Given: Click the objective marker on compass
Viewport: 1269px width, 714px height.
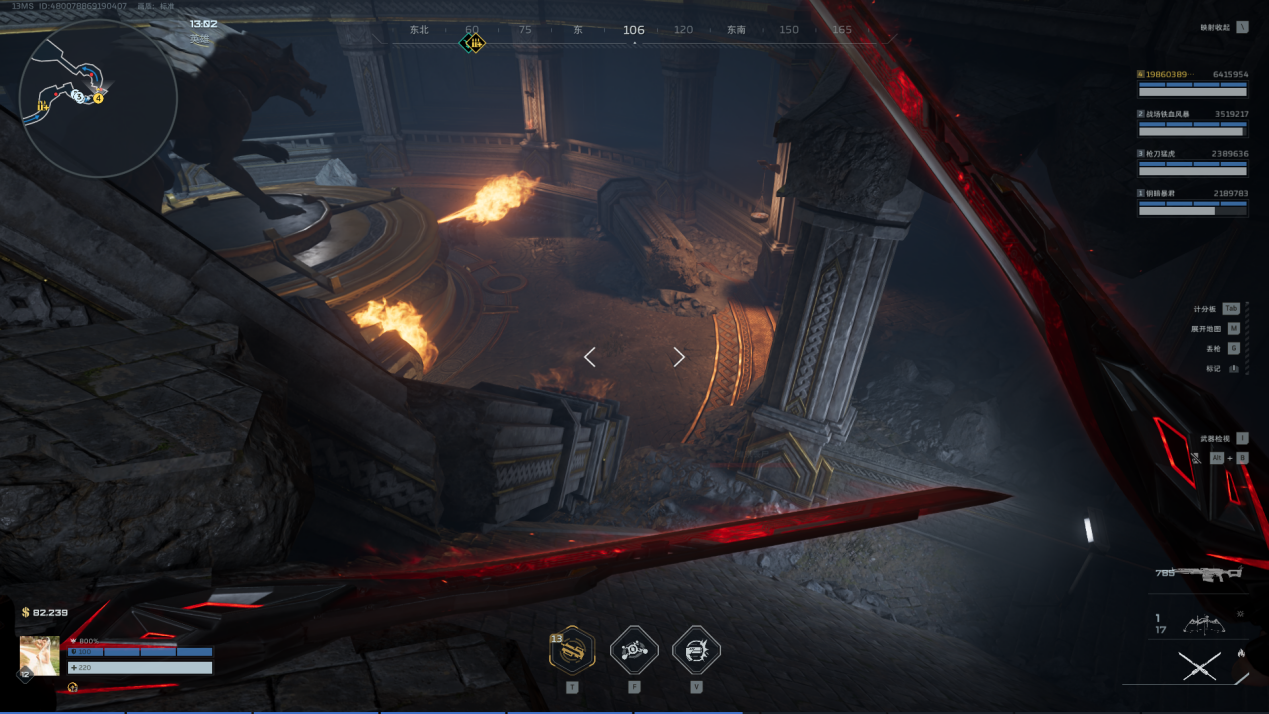Looking at the screenshot, I should 473,43.
